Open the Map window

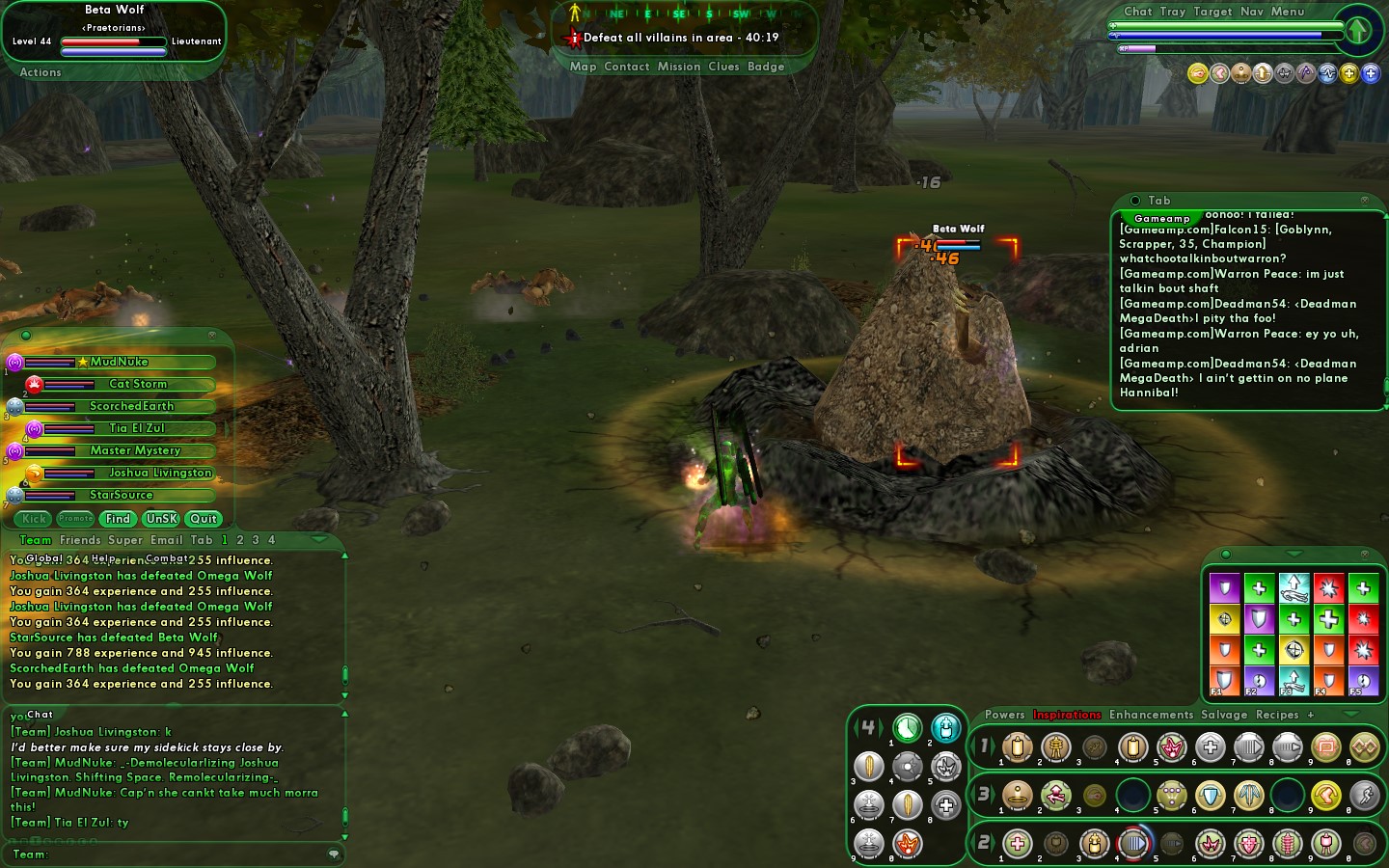(x=583, y=67)
